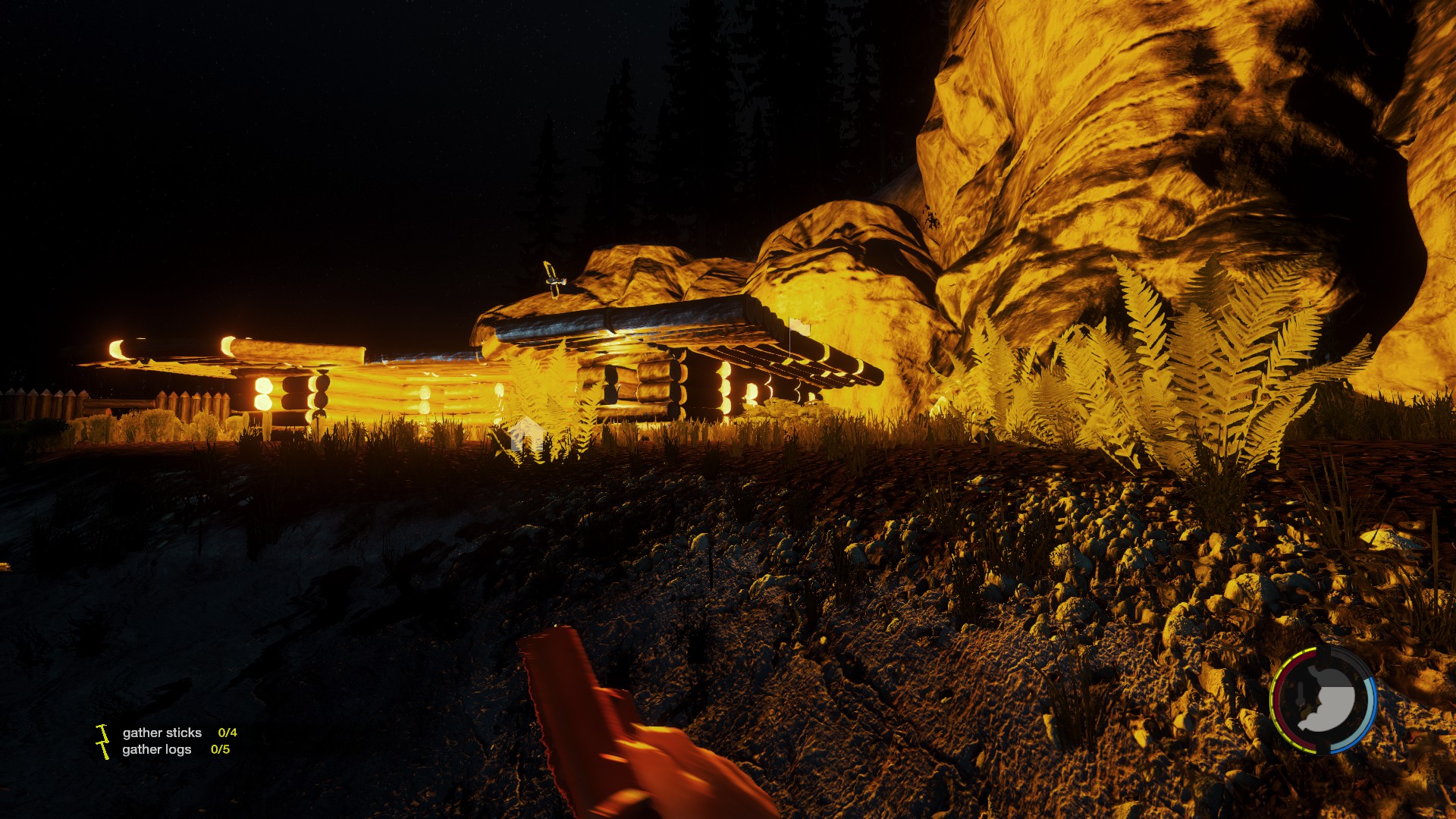Select the gather sticks objective
Image resolution: width=1456 pixels, height=819 pixels.
click(162, 733)
